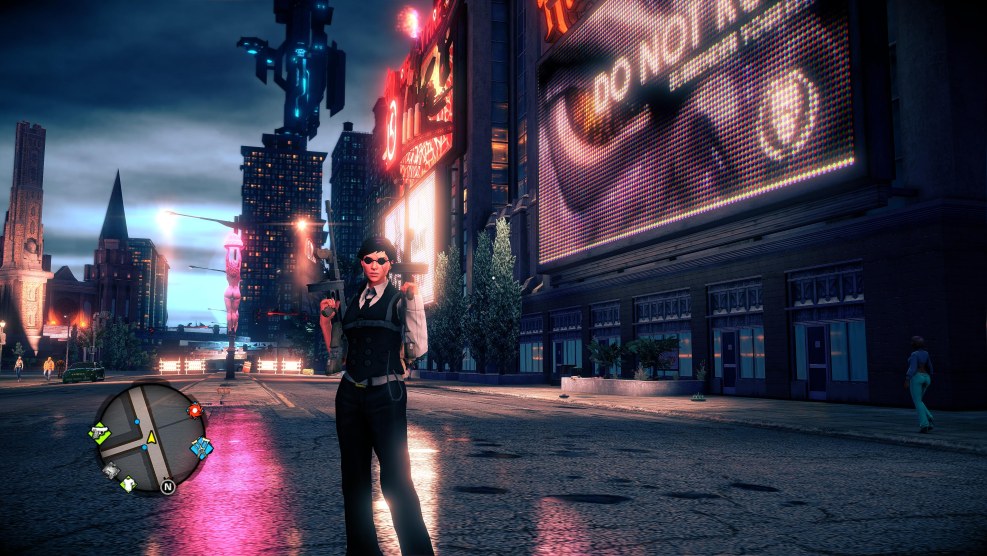Click the green t-shirt clothing store marker

pyautogui.click(x=128, y=483)
